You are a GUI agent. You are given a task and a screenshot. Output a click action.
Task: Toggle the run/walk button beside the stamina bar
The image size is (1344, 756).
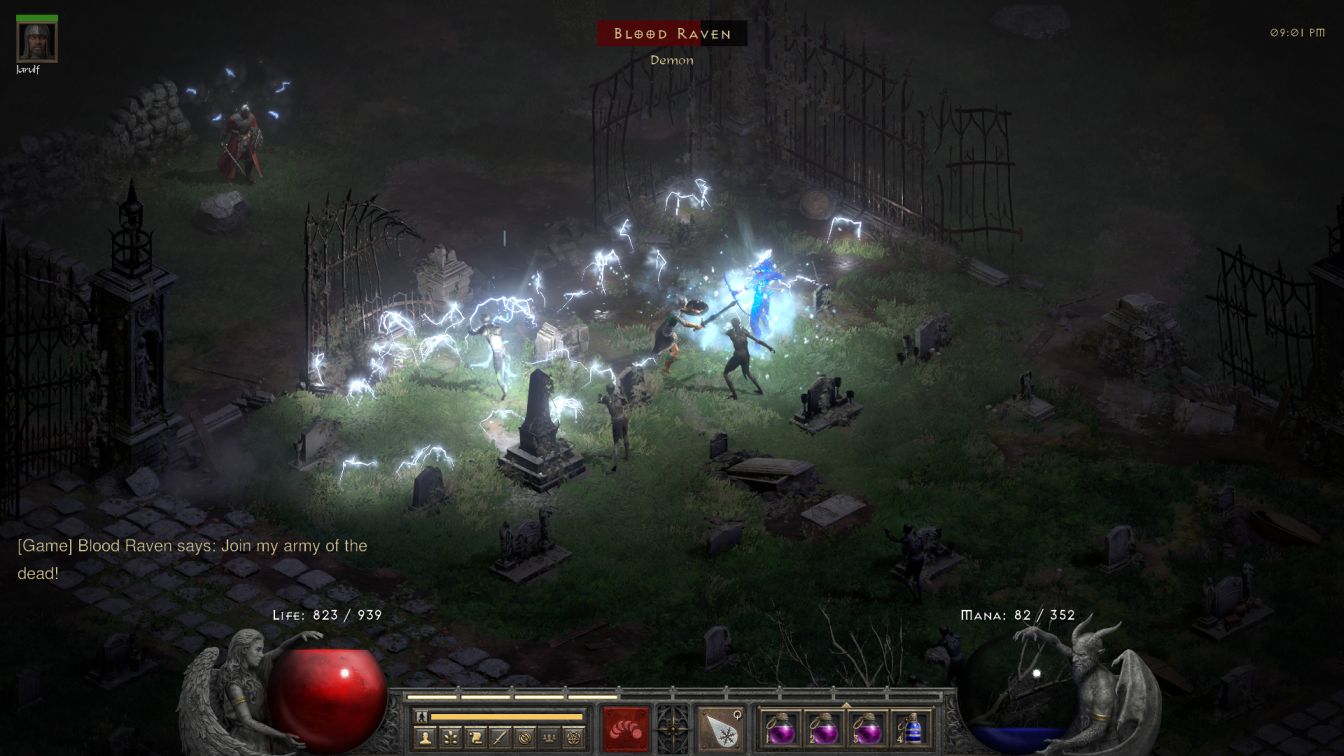pyautogui.click(x=422, y=717)
